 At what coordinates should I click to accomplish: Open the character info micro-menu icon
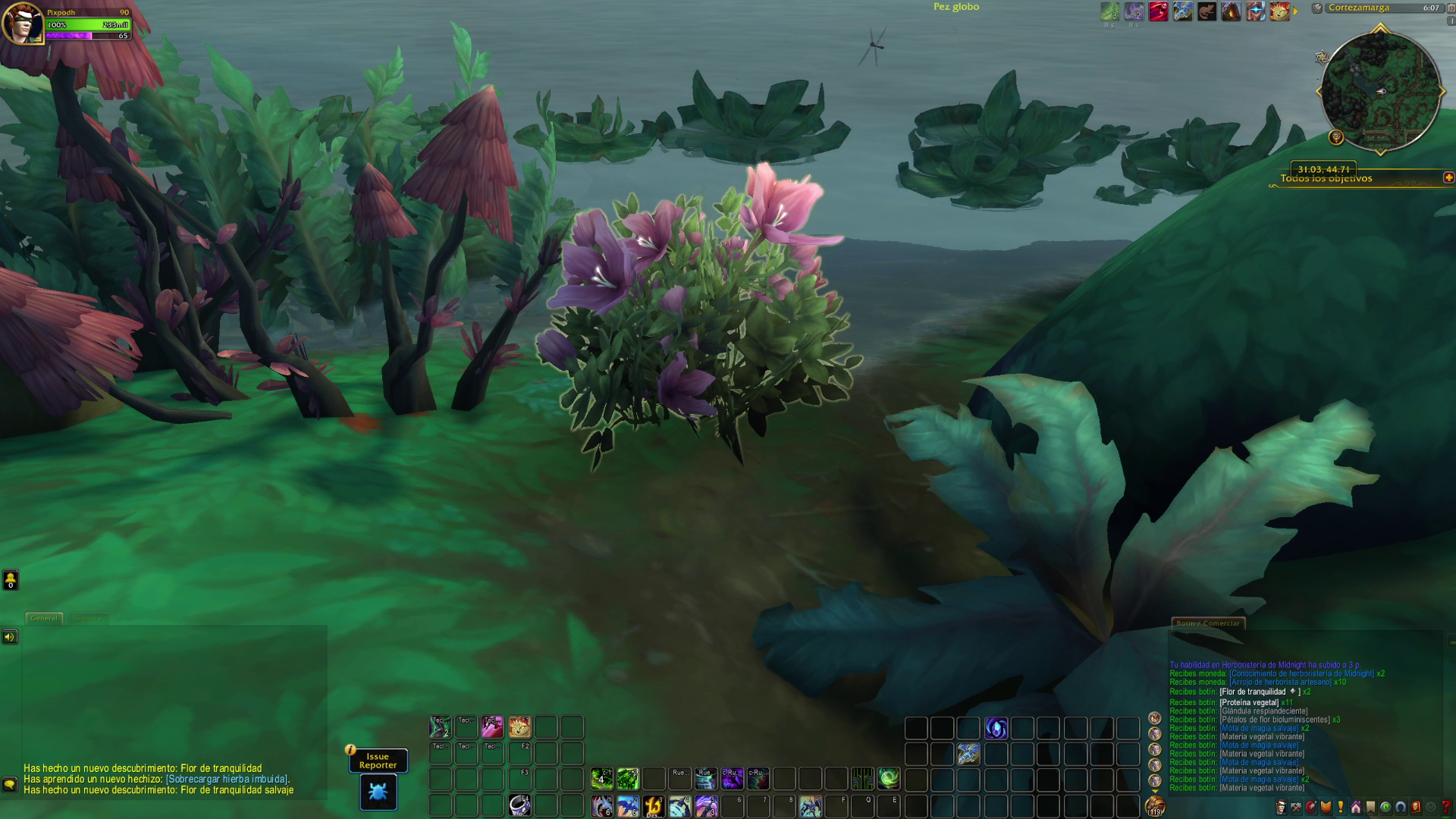(x=1281, y=808)
